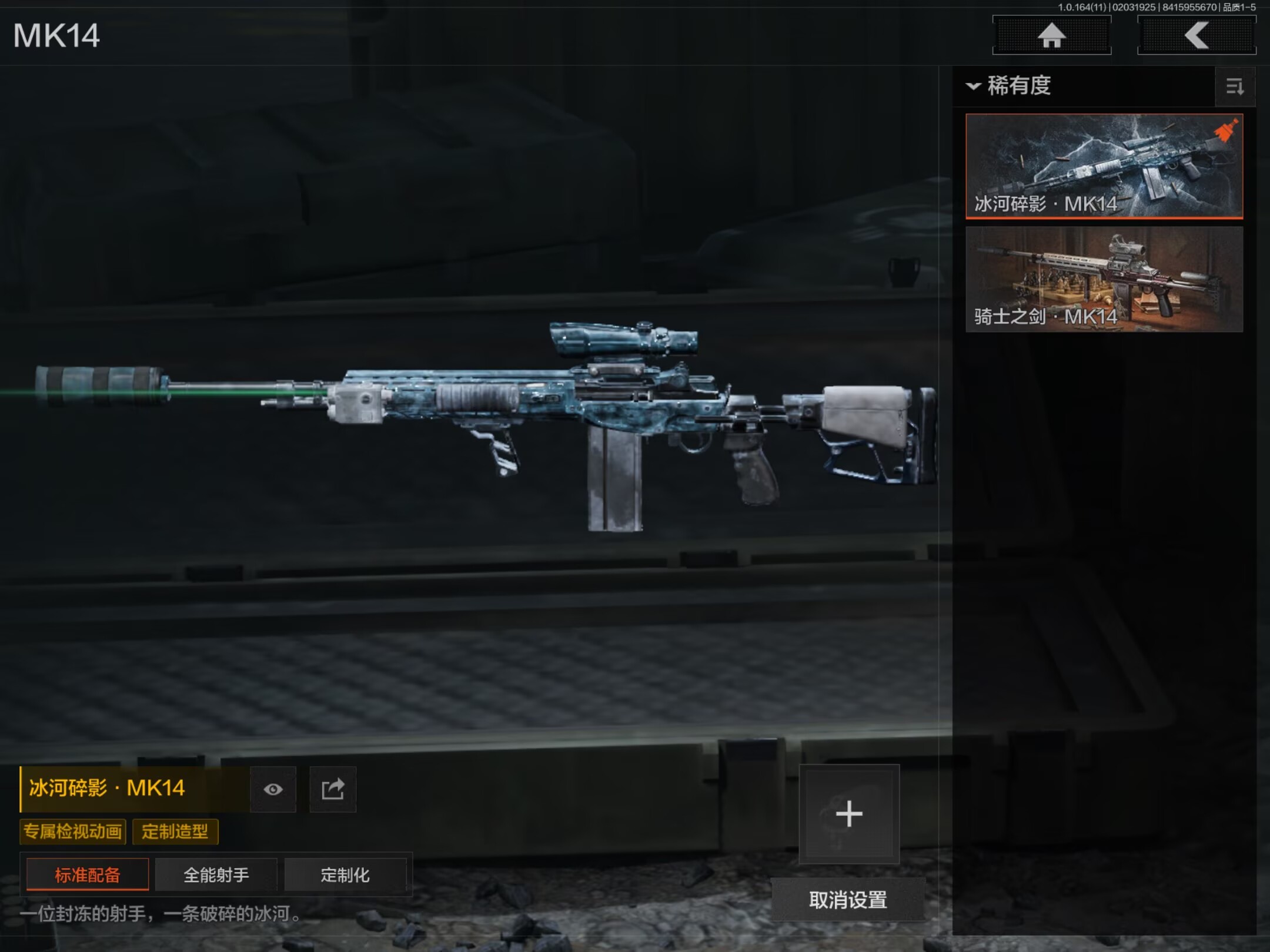Select the 冰河碎影 · MK14 skin thumbnail

(1104, 166)
